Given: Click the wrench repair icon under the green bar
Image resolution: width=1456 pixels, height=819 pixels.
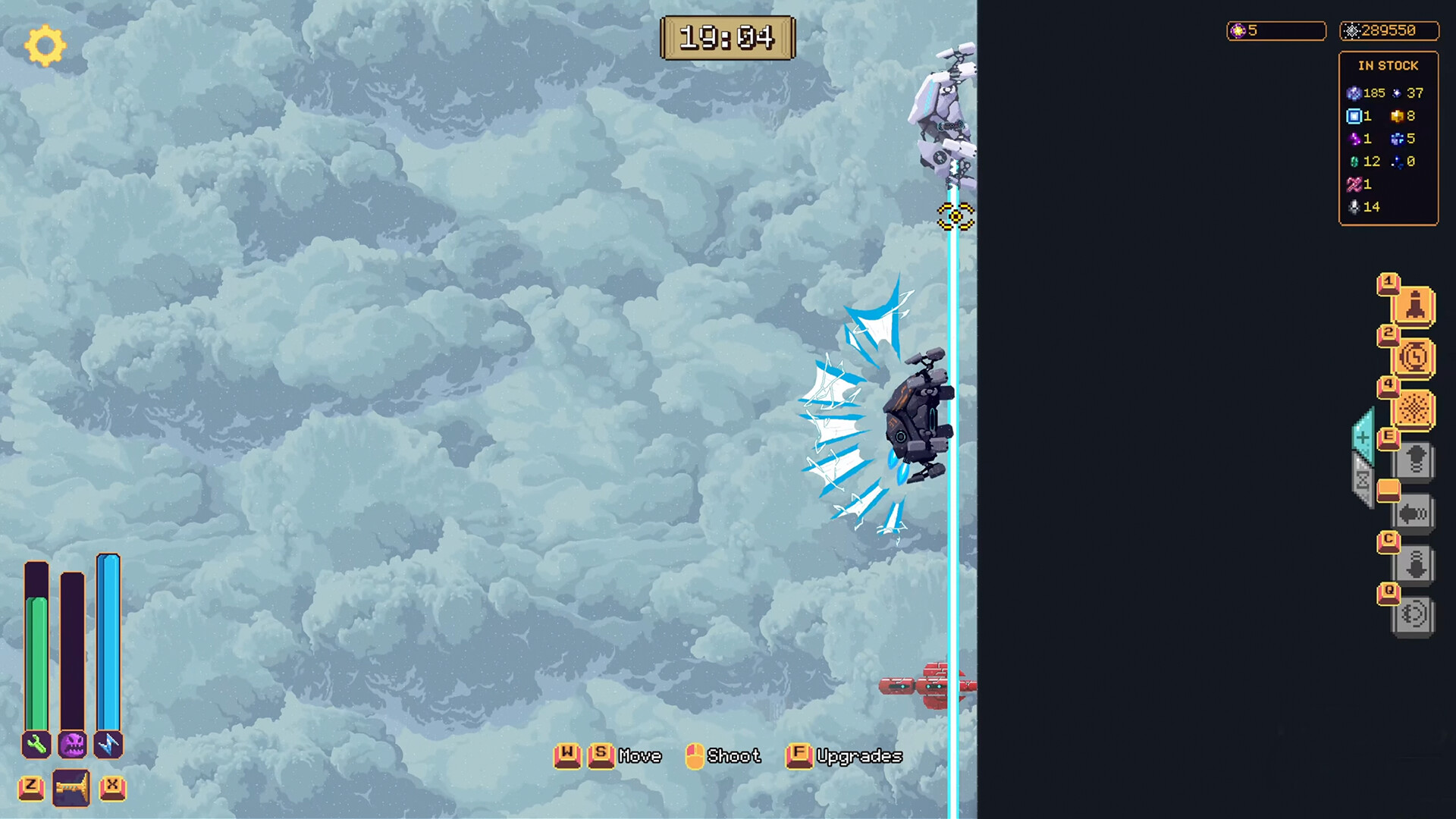Looking at the screenshot, I should click(35, 746).
